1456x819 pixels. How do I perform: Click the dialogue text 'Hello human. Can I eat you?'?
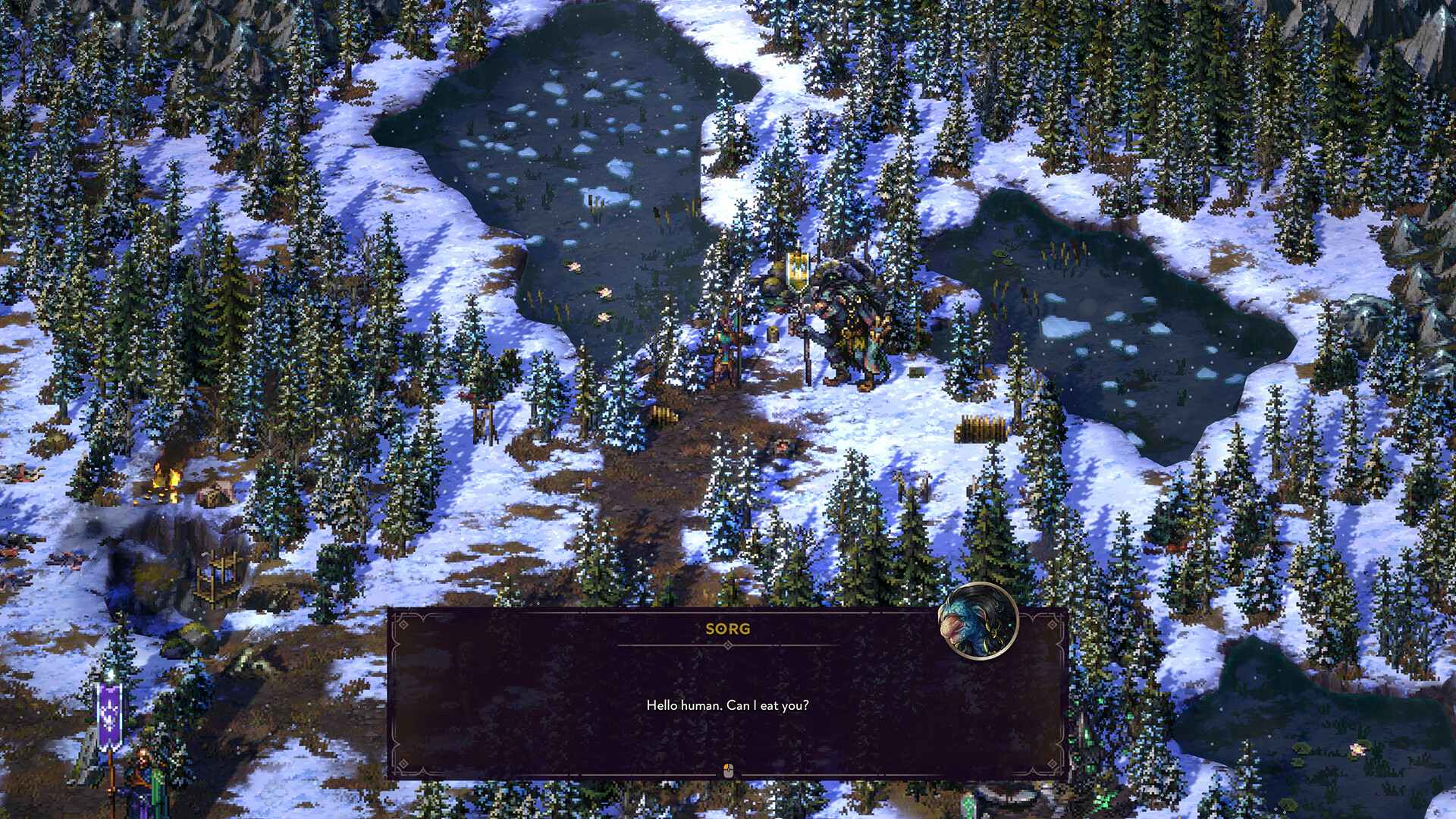coord(726,704)
